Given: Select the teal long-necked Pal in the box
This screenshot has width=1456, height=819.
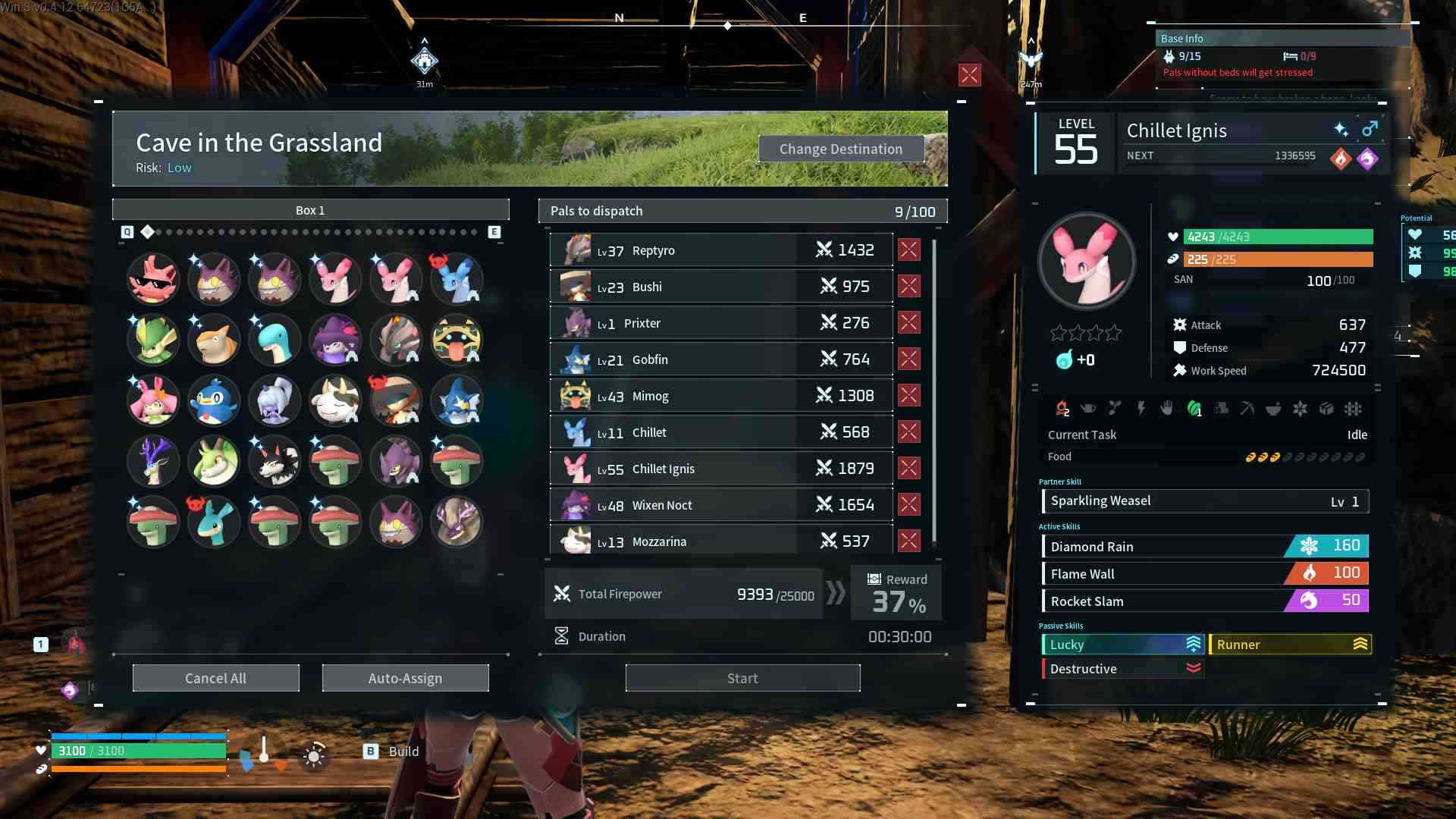Looking at the screenshot, I should [x=275, y=340].
